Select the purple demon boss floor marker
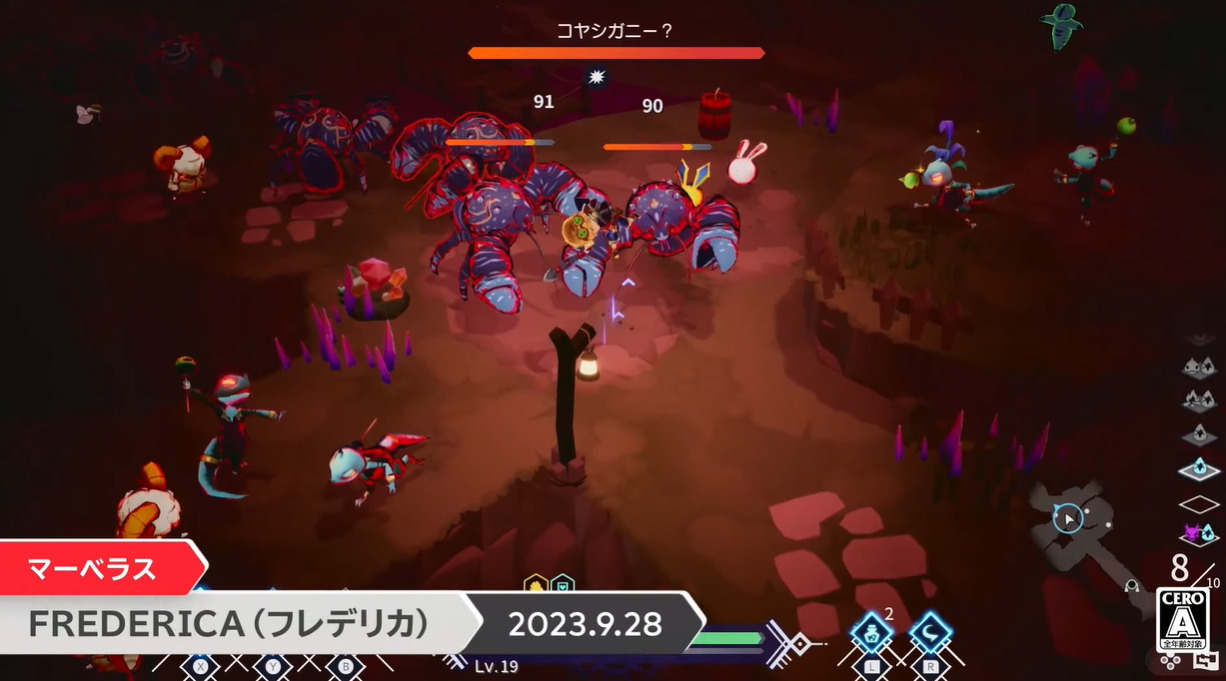Screen dimensions: 1226x681 pyautogui.click(x=1198, y=533)
